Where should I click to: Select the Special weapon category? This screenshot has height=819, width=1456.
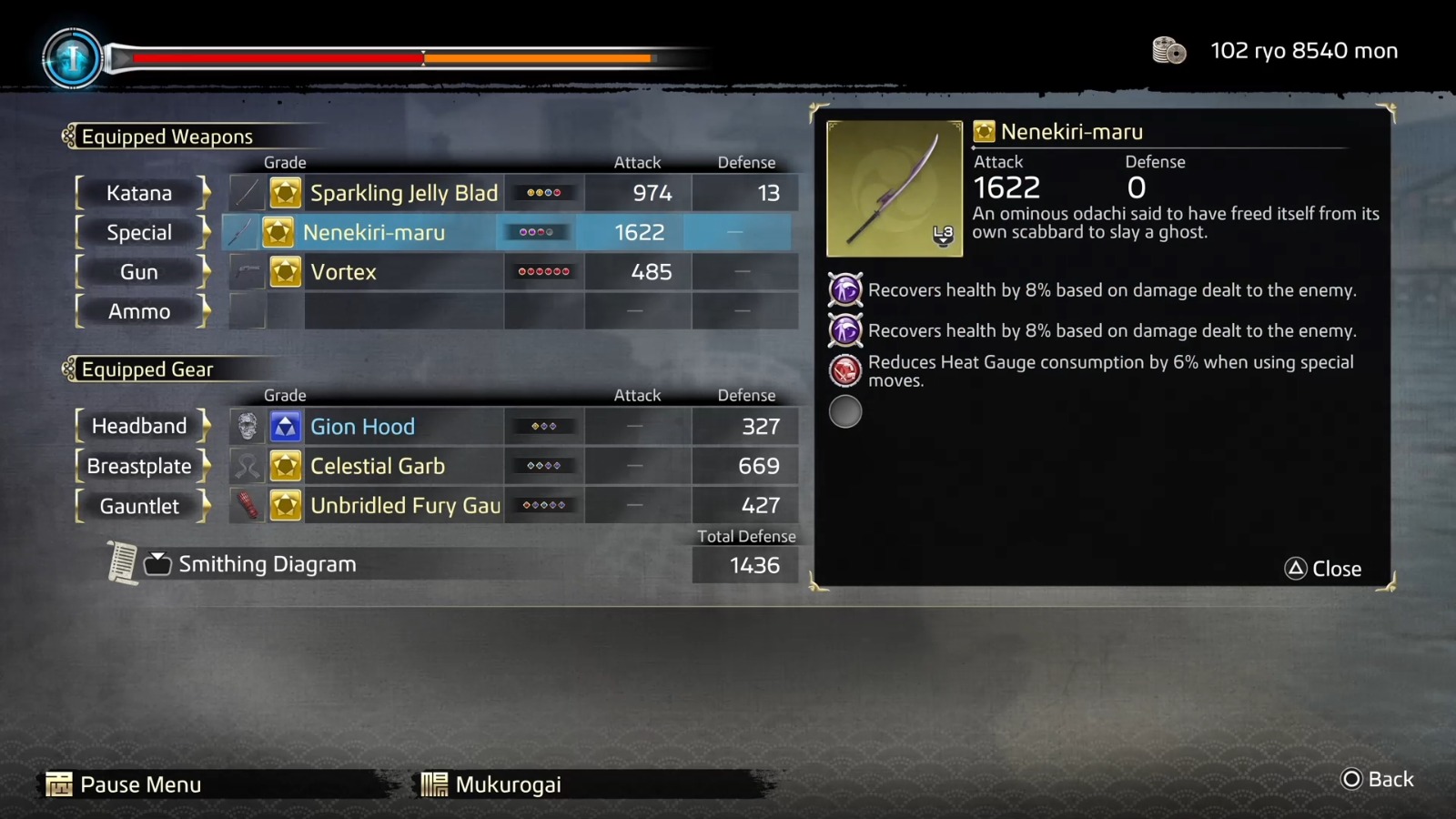coord(138,232)
